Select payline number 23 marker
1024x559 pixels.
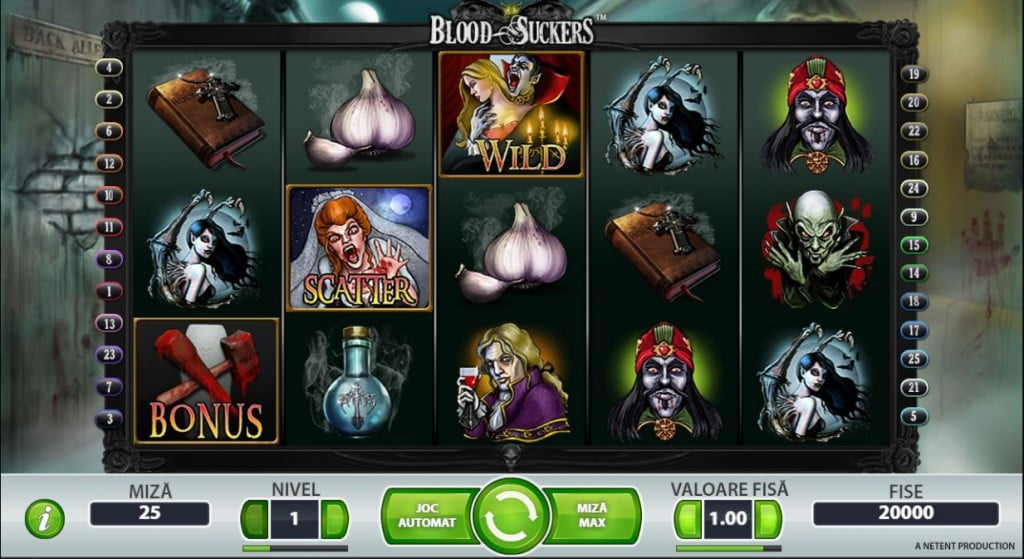[x=109, y=354]
